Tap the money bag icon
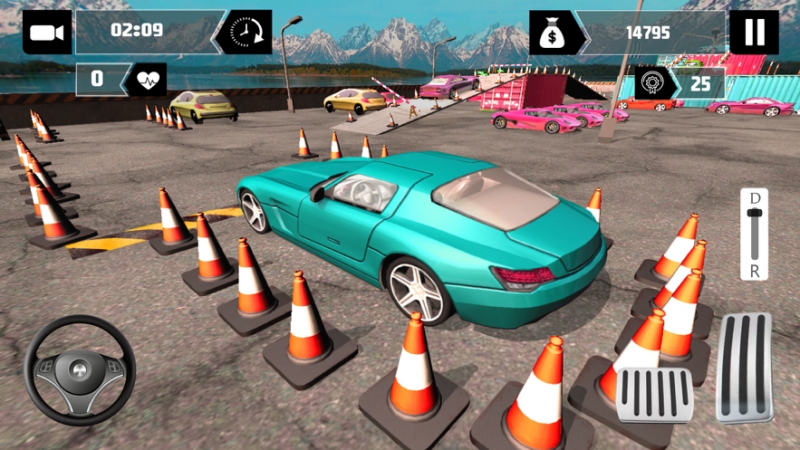 coord(550,32)
